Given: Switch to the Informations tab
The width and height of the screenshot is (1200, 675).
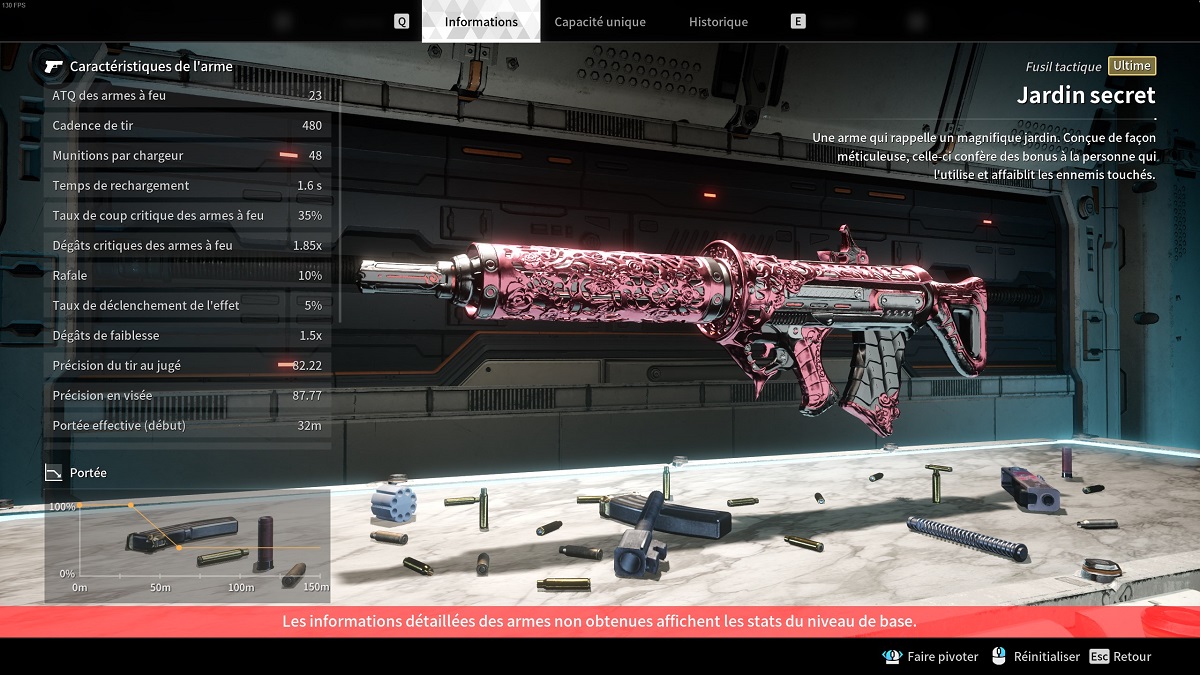Looking at the screenshot, I should click(x=481, y=21).
